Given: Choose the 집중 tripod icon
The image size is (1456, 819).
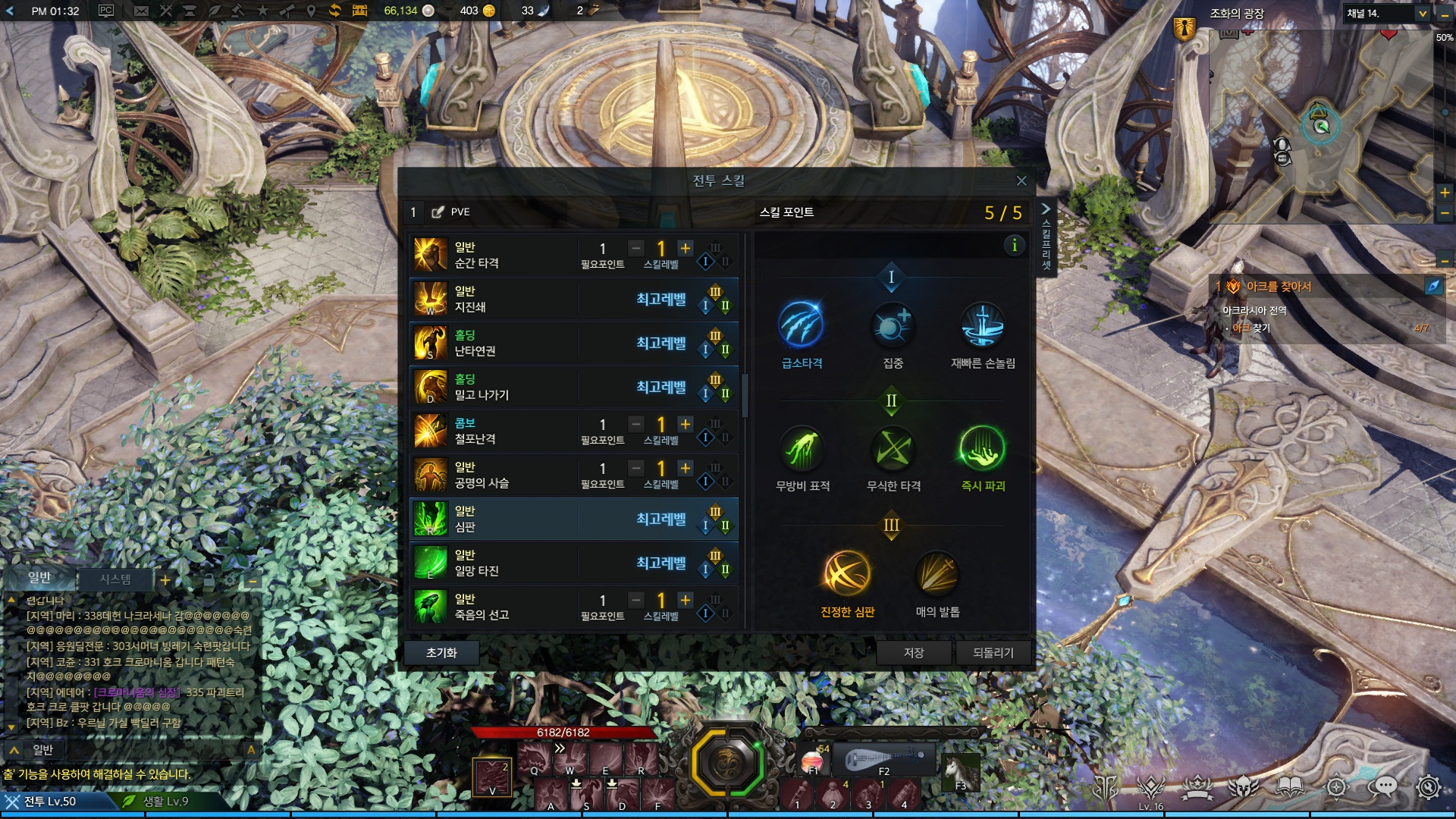Looking at the screenshot, I should 893,326.
